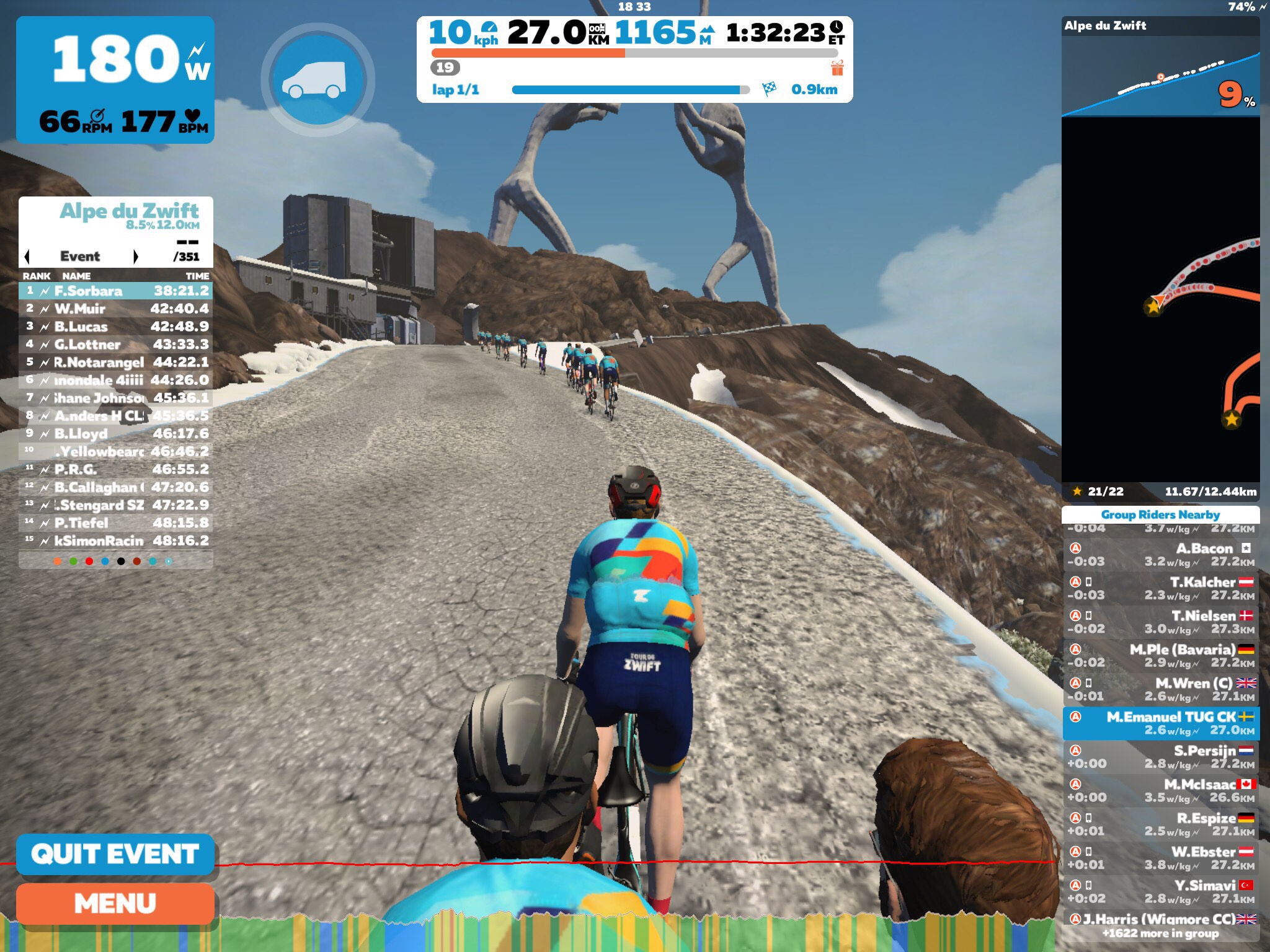
Task: Select nearby rider Y.Simavi
Action: pyautogui.click(x=1160, y=891)
